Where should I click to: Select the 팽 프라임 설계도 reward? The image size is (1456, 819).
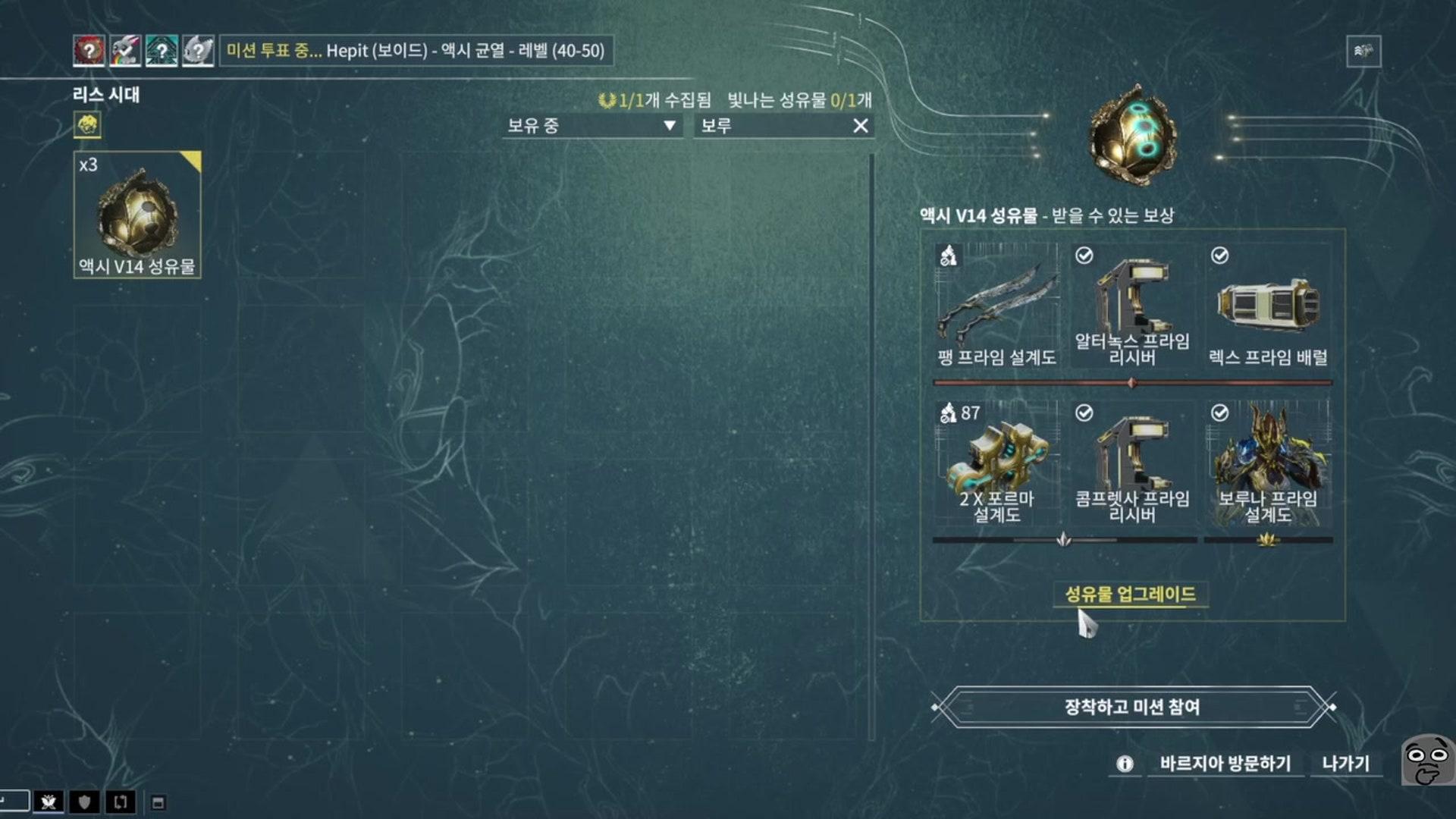click(996, 306)
